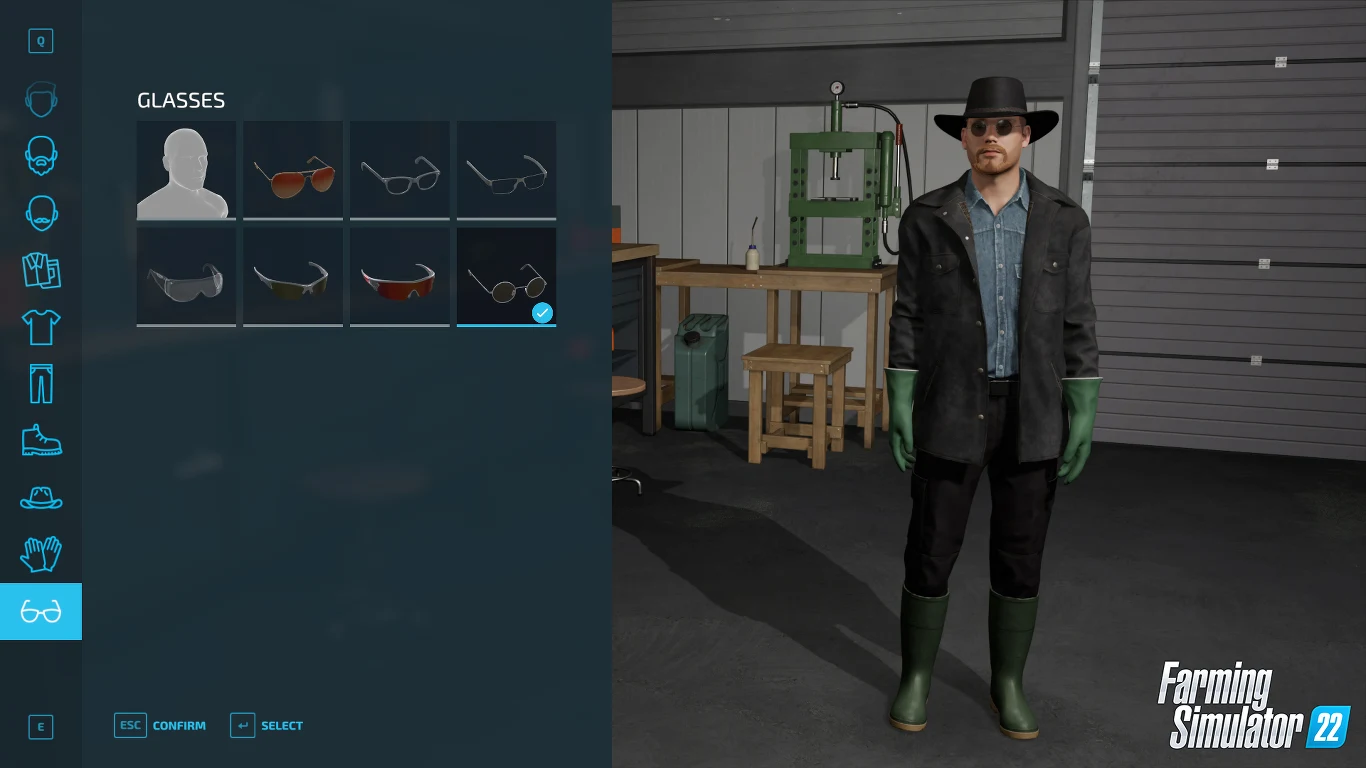1366x768 pixels.
Task: Click the highlighted Glasses category icon
Action: point(41,611)
